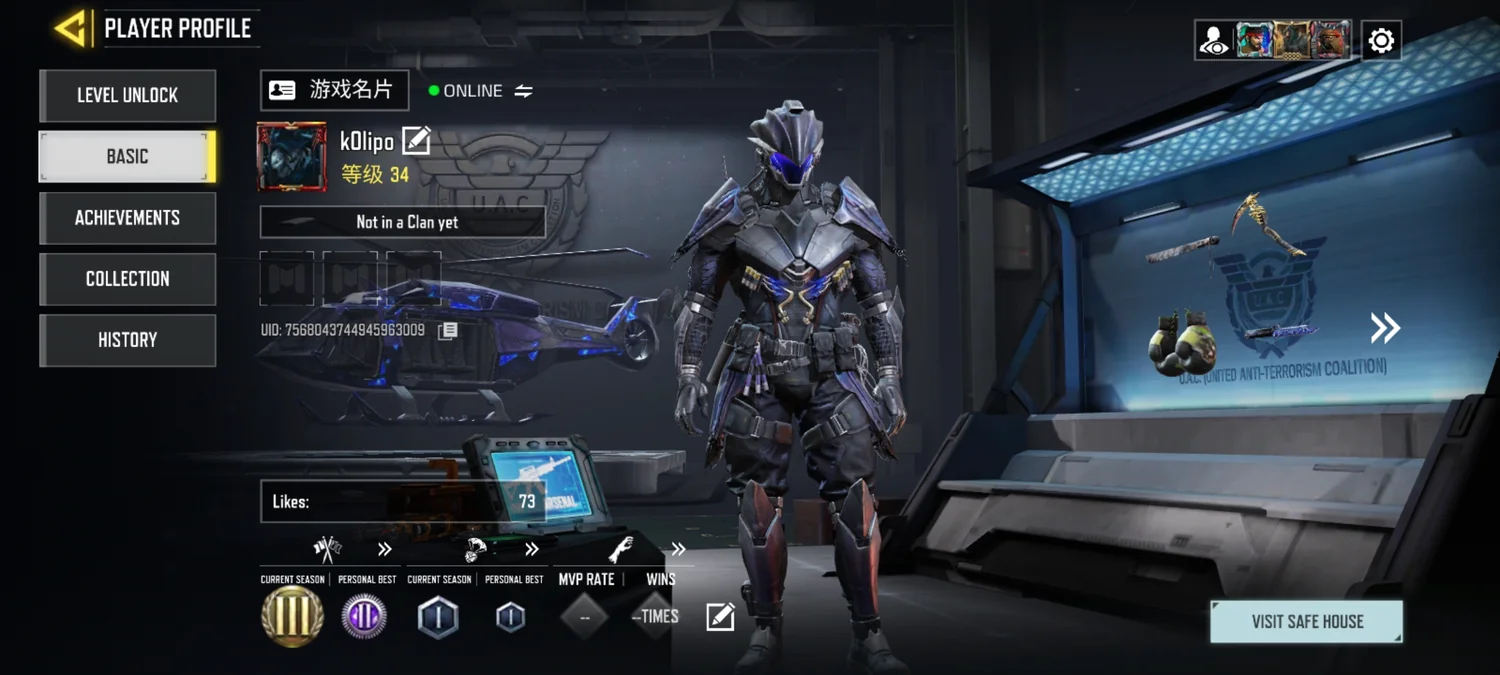
Task: Expand battle royale parachute stats arrows
Action: pyautogui.click(x=532, y=549)
